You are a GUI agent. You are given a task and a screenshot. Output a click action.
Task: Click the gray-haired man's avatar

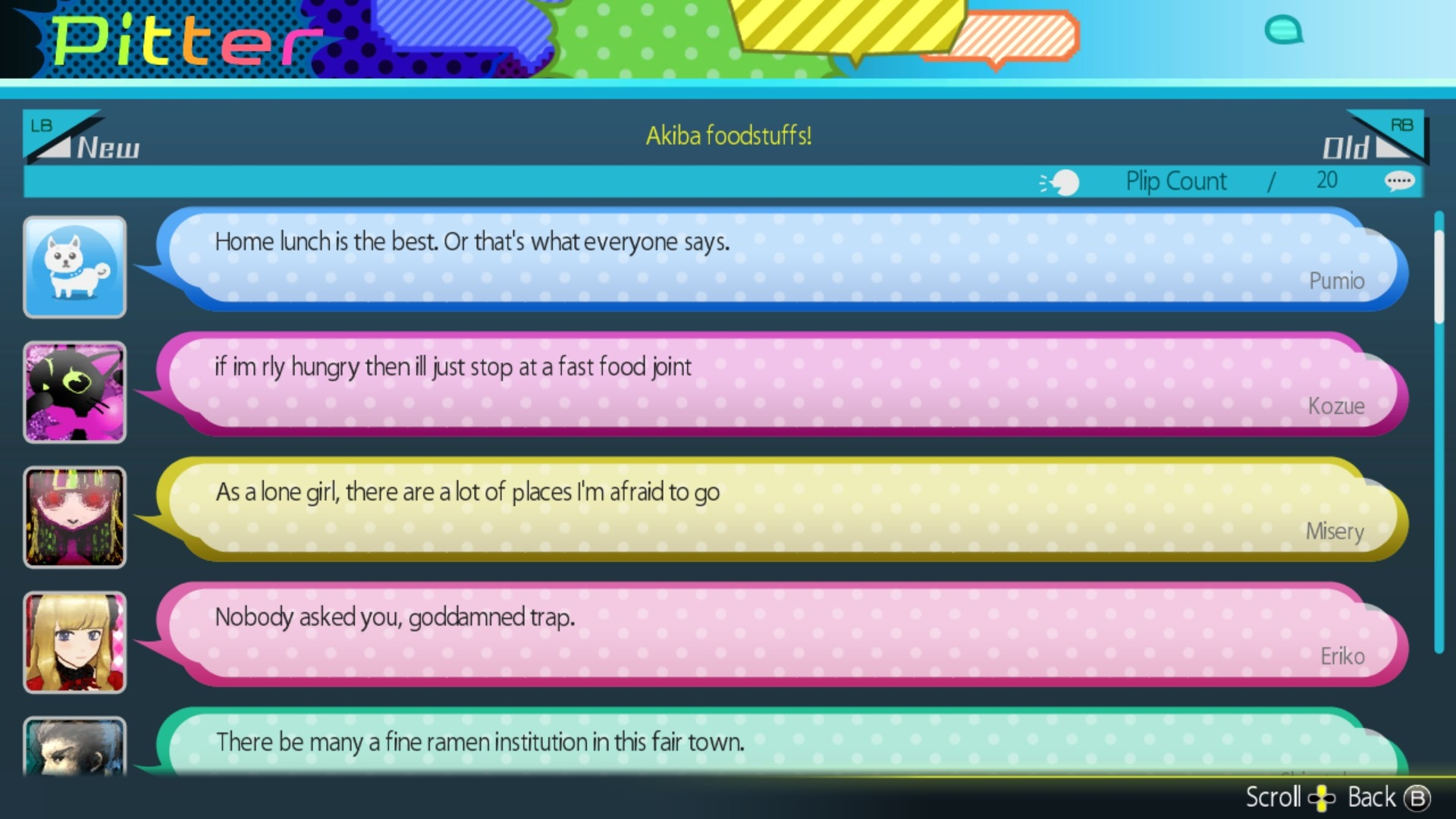tap(74, 746)
